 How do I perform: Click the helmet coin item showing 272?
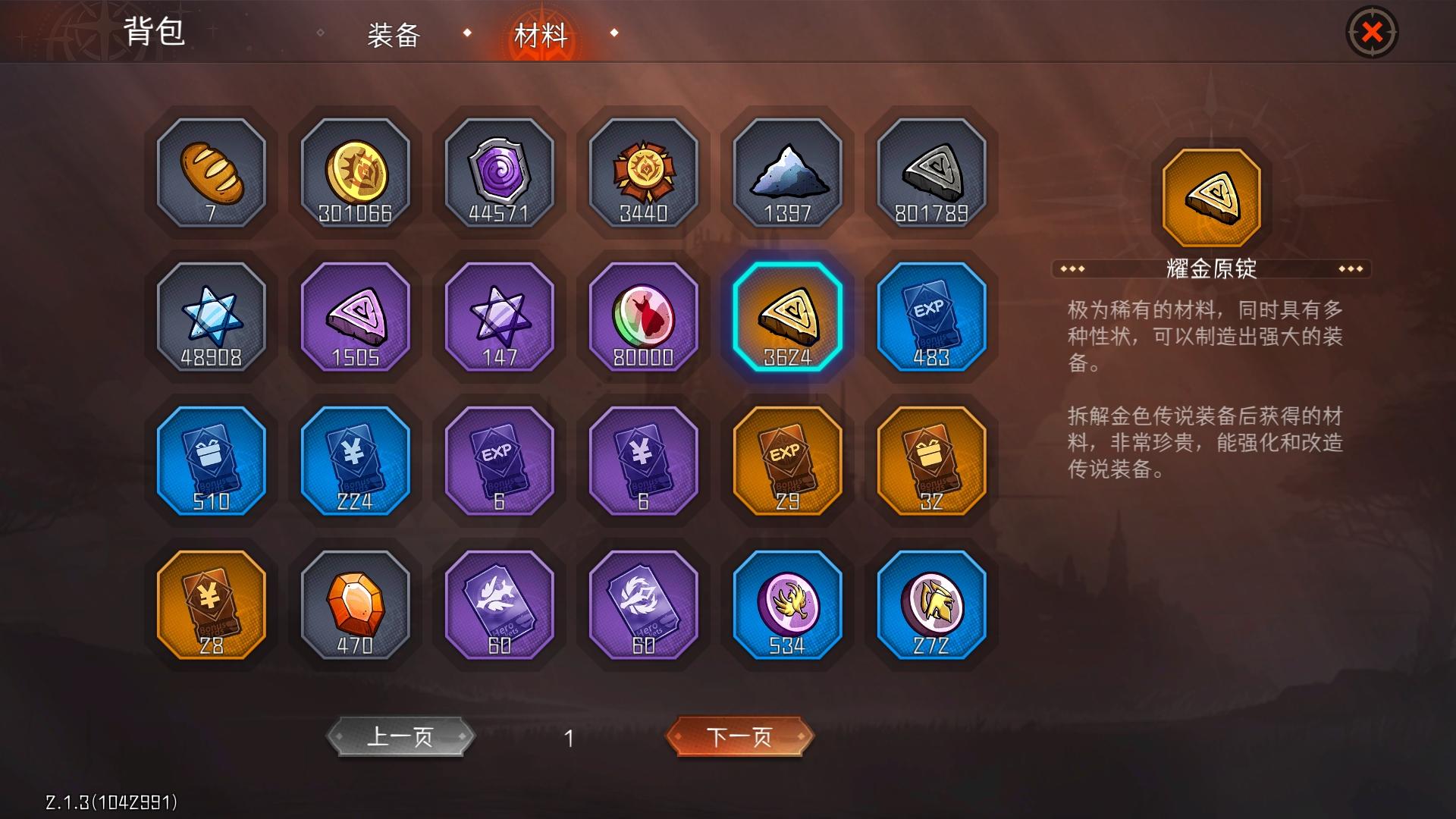point(932,605)
